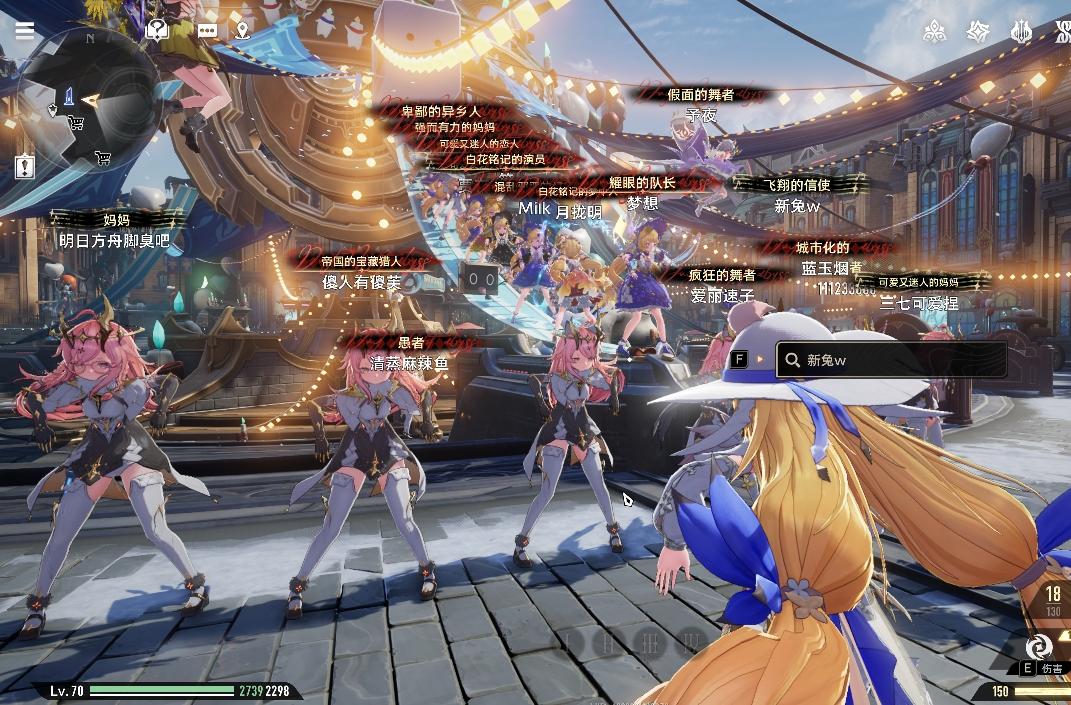Click the trident emblem icon
Viewport: 1071px width, 705px height.
point(1021,32)
